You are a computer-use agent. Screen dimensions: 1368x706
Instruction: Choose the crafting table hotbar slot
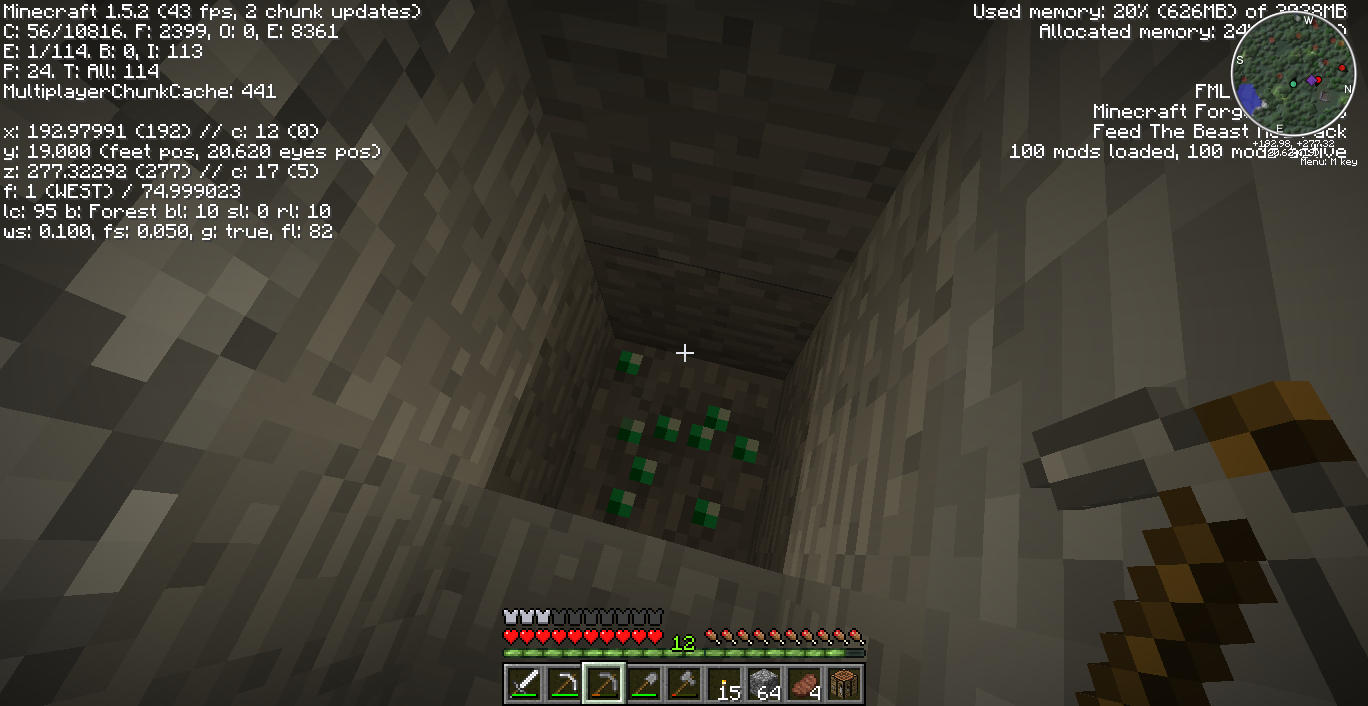coord(844,684)
